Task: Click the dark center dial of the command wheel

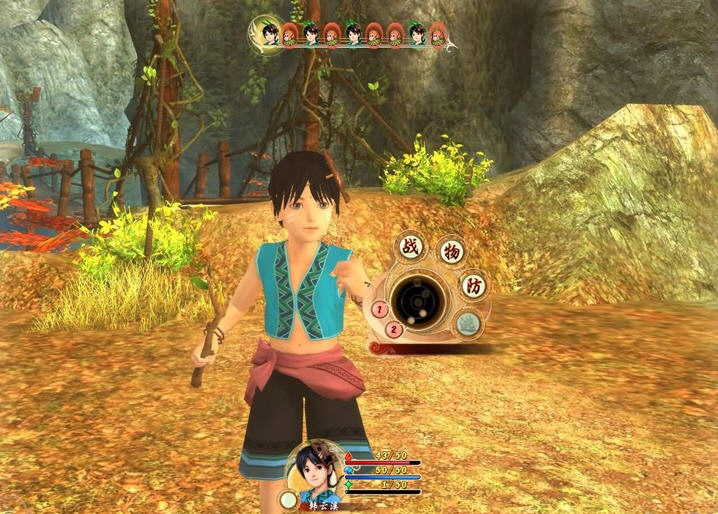Action: click(417, 299)
